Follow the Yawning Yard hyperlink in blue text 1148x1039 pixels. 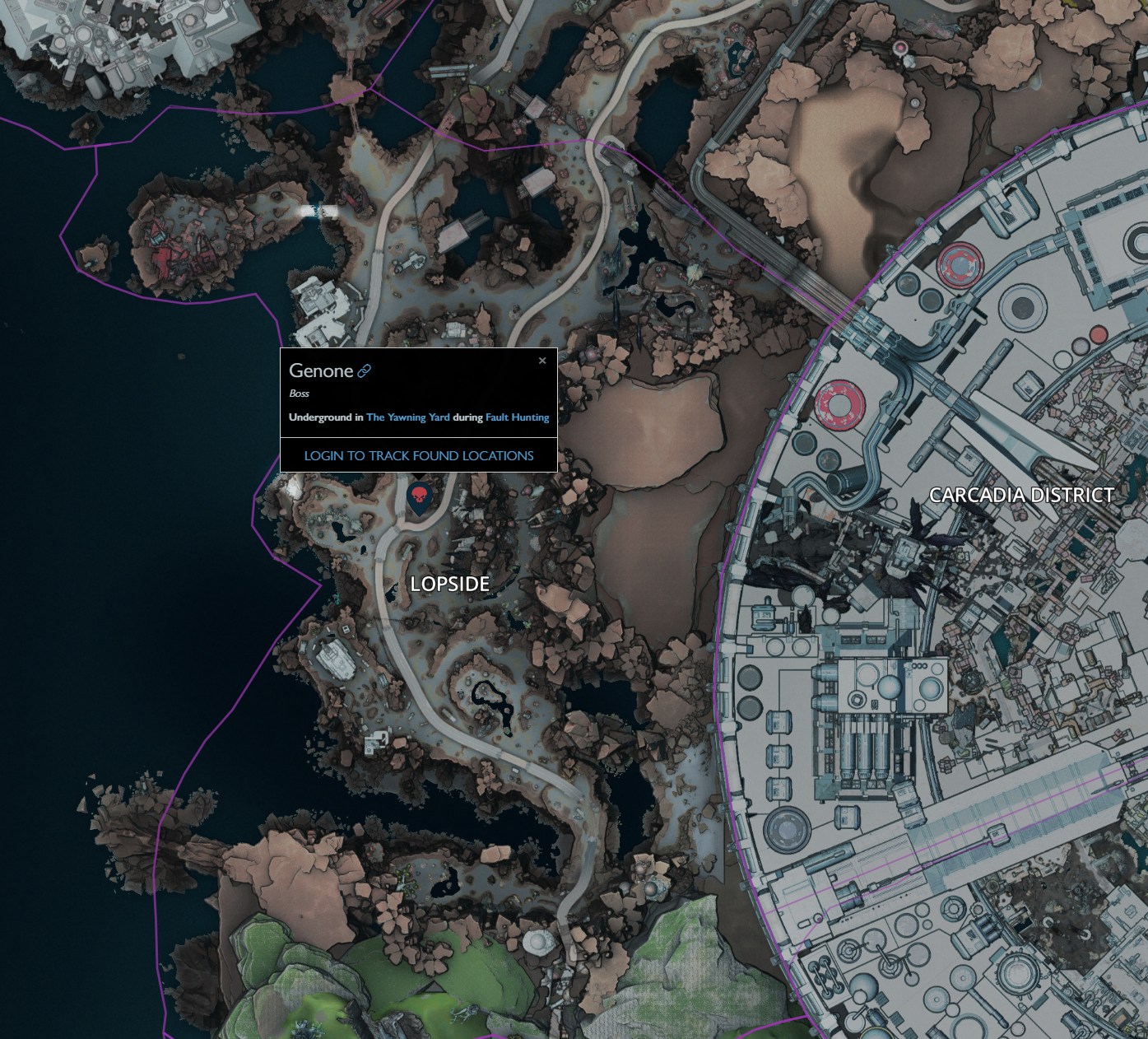(408, 417)
